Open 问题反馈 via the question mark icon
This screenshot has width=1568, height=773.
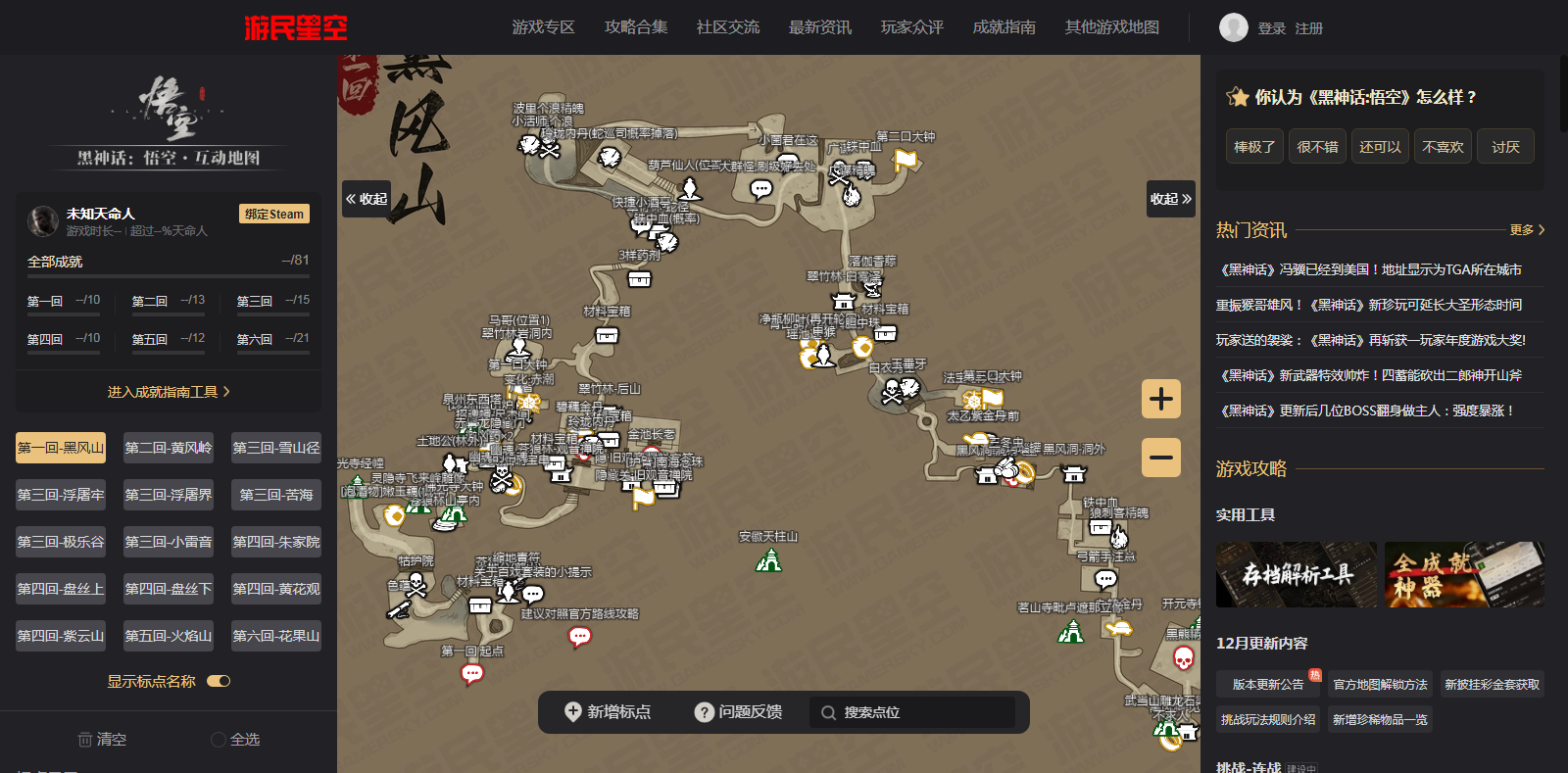pyautogui.click(x=704, y=712)
